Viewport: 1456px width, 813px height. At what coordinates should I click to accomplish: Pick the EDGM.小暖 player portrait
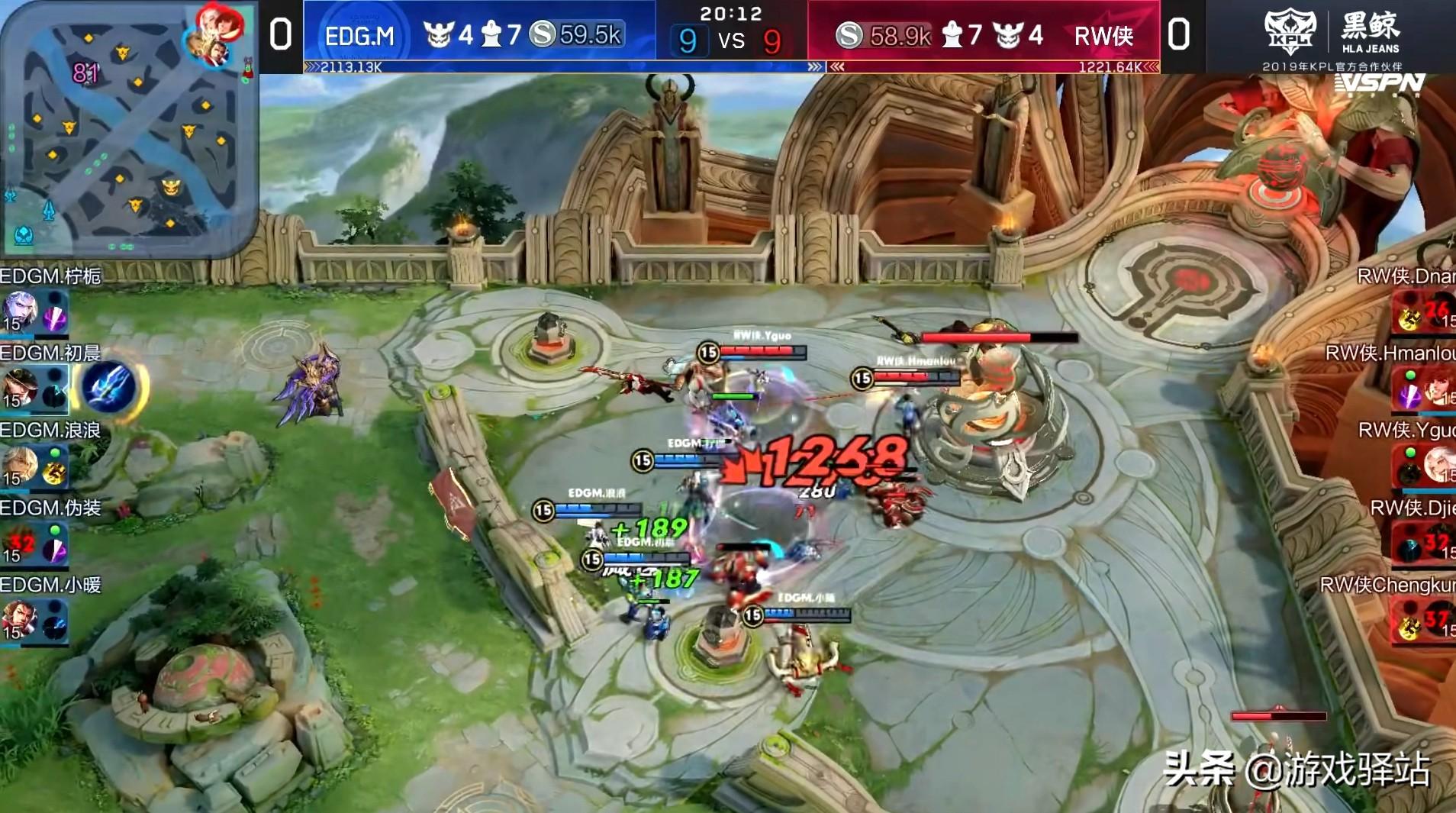pyautogui.click(x=18, y=620)
